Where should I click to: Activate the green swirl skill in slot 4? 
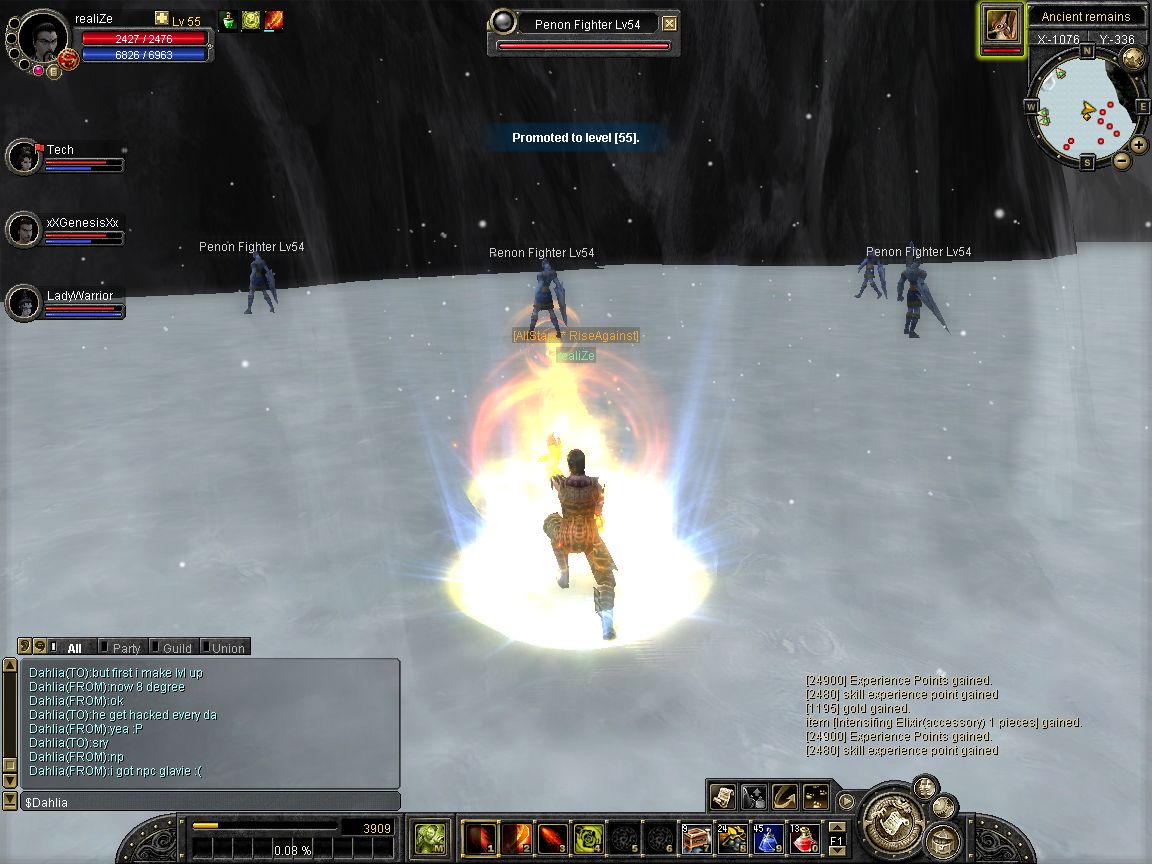point(587,838)
